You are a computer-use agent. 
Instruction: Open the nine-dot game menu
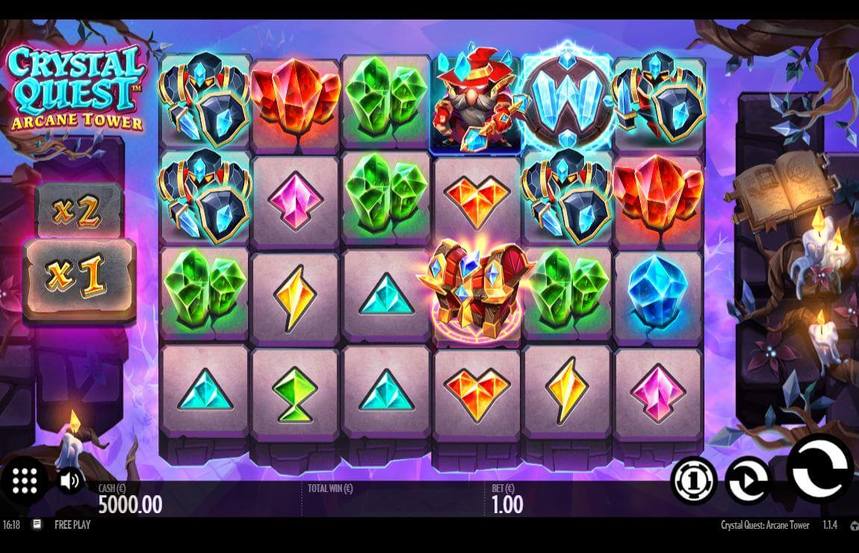click(x=25, y=480)
